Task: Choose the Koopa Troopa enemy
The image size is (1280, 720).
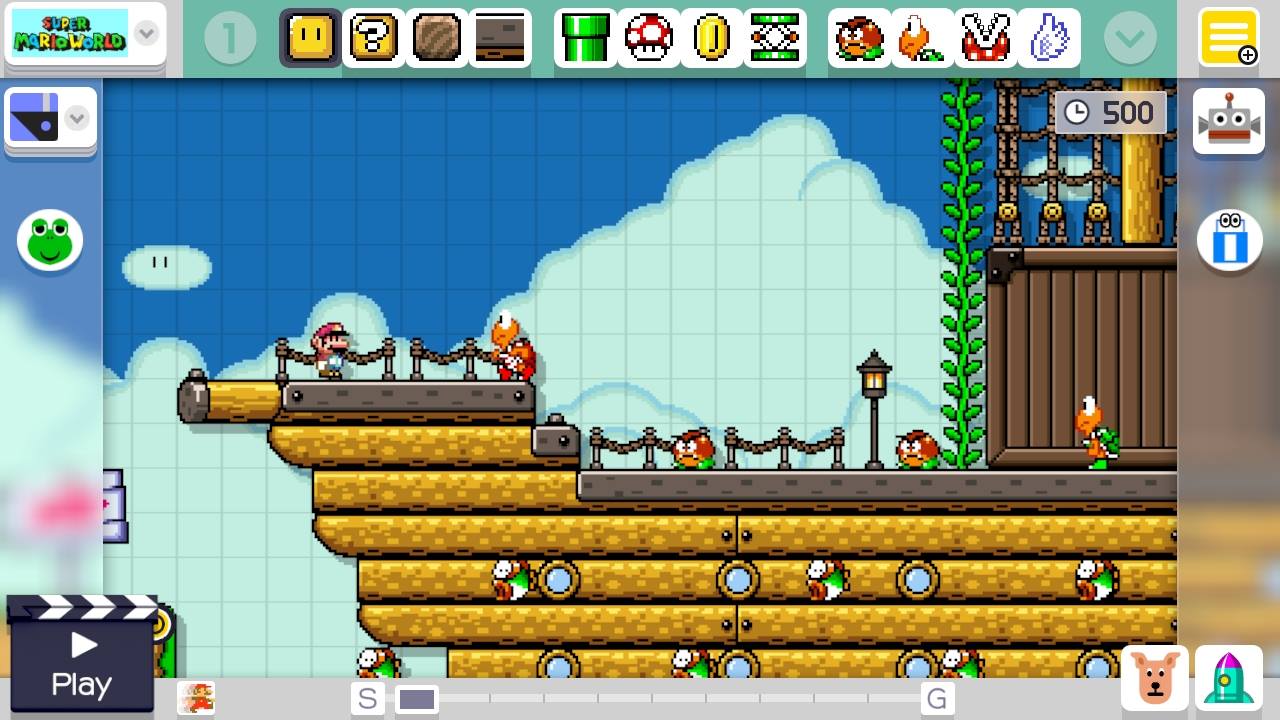Action: (x=922, y=38)
